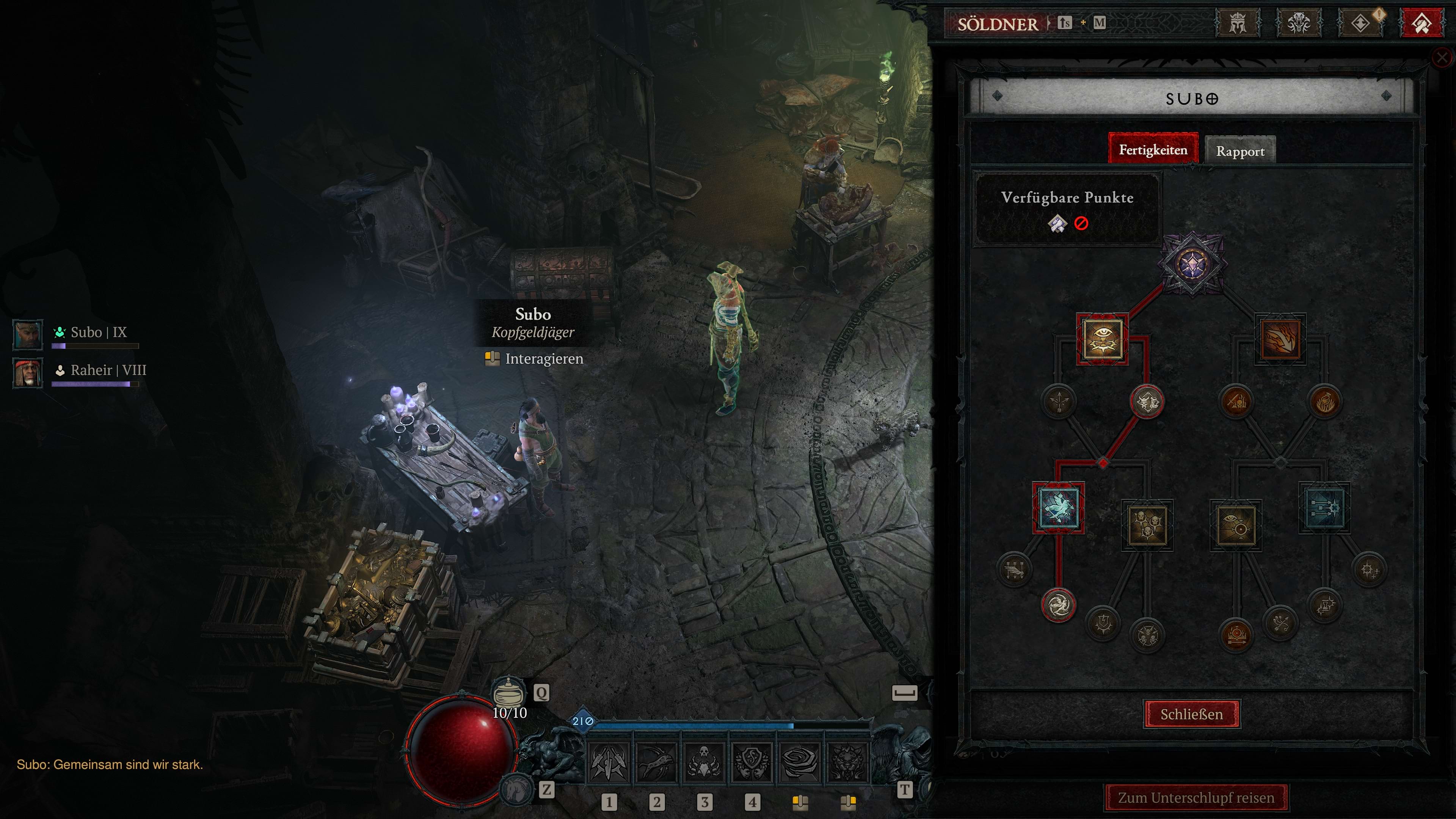The image size is (1456, 819).
Task: Switch to the Rapport tab
Action: 1239,151
